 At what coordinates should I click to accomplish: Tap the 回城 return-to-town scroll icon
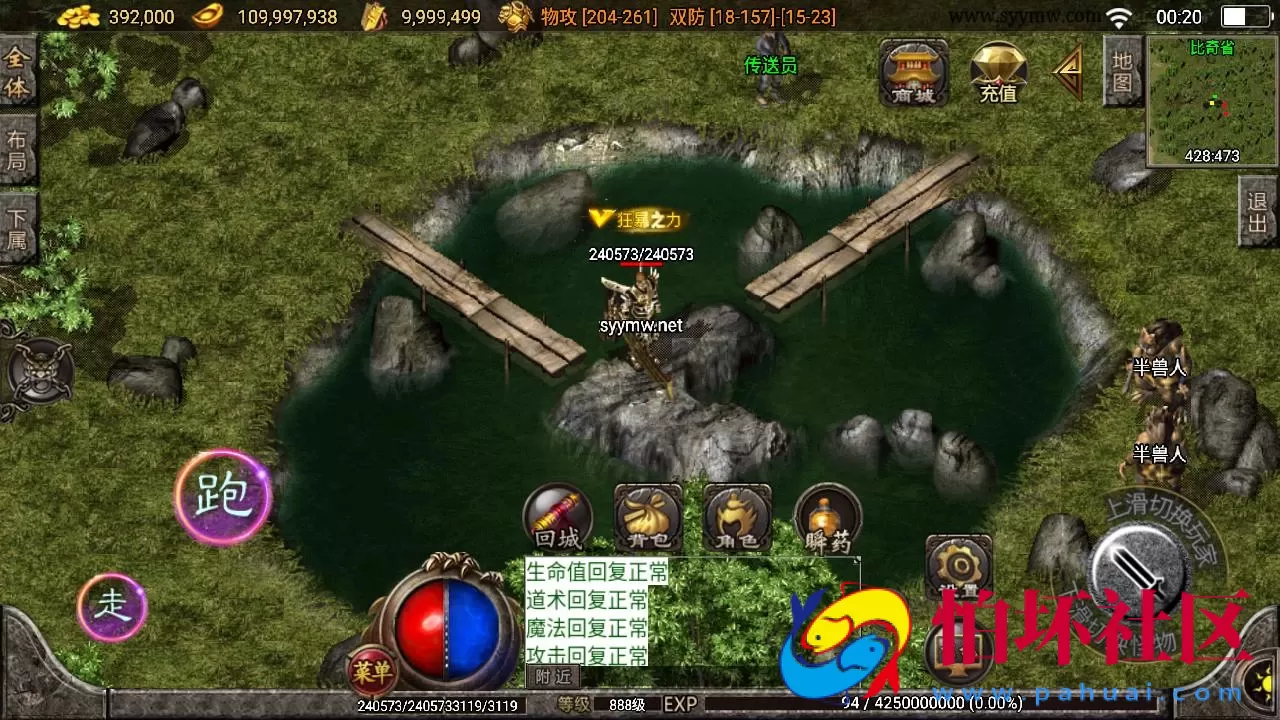pos(557,518)
